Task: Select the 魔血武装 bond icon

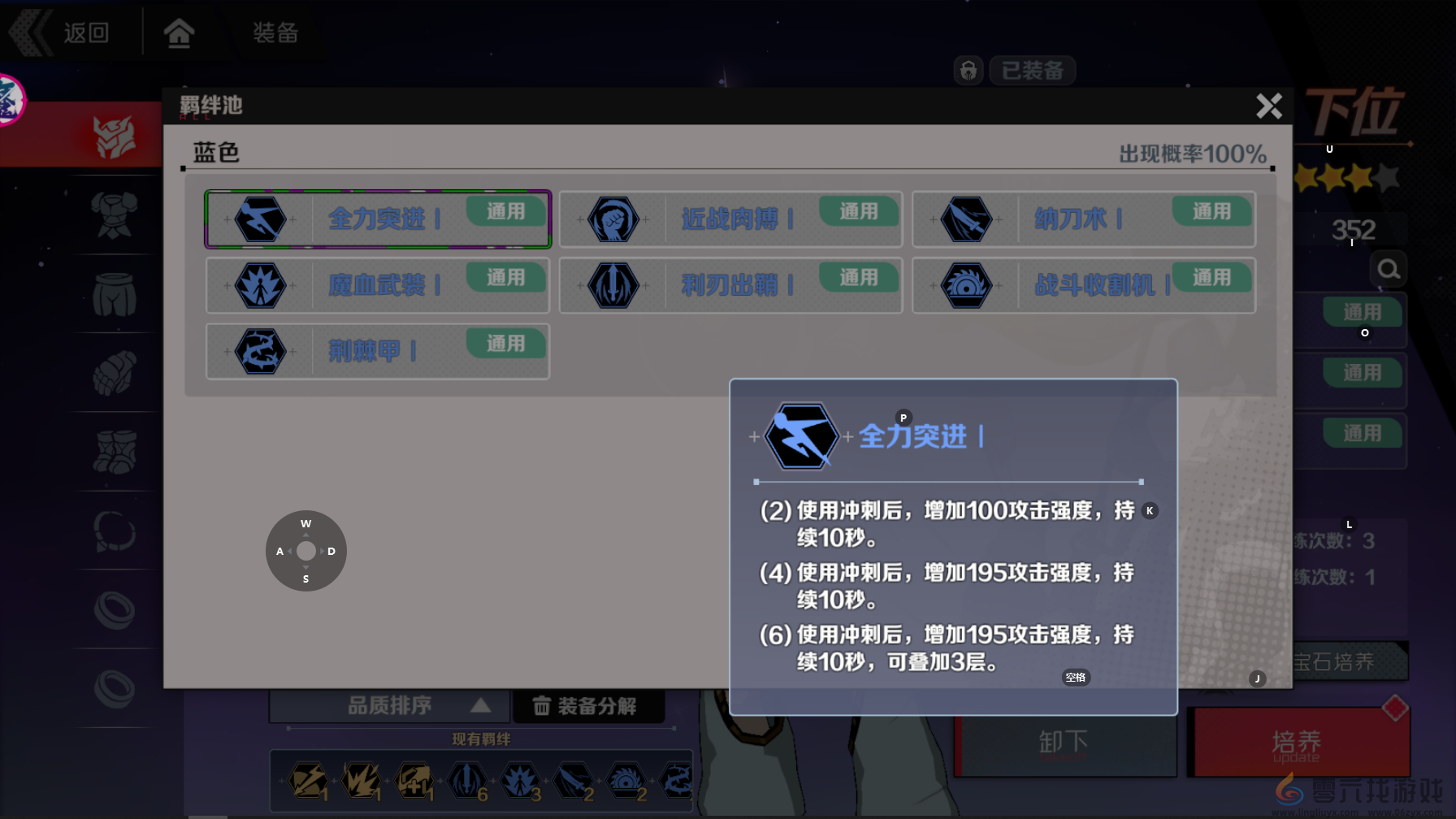Action: click(260, 286)
